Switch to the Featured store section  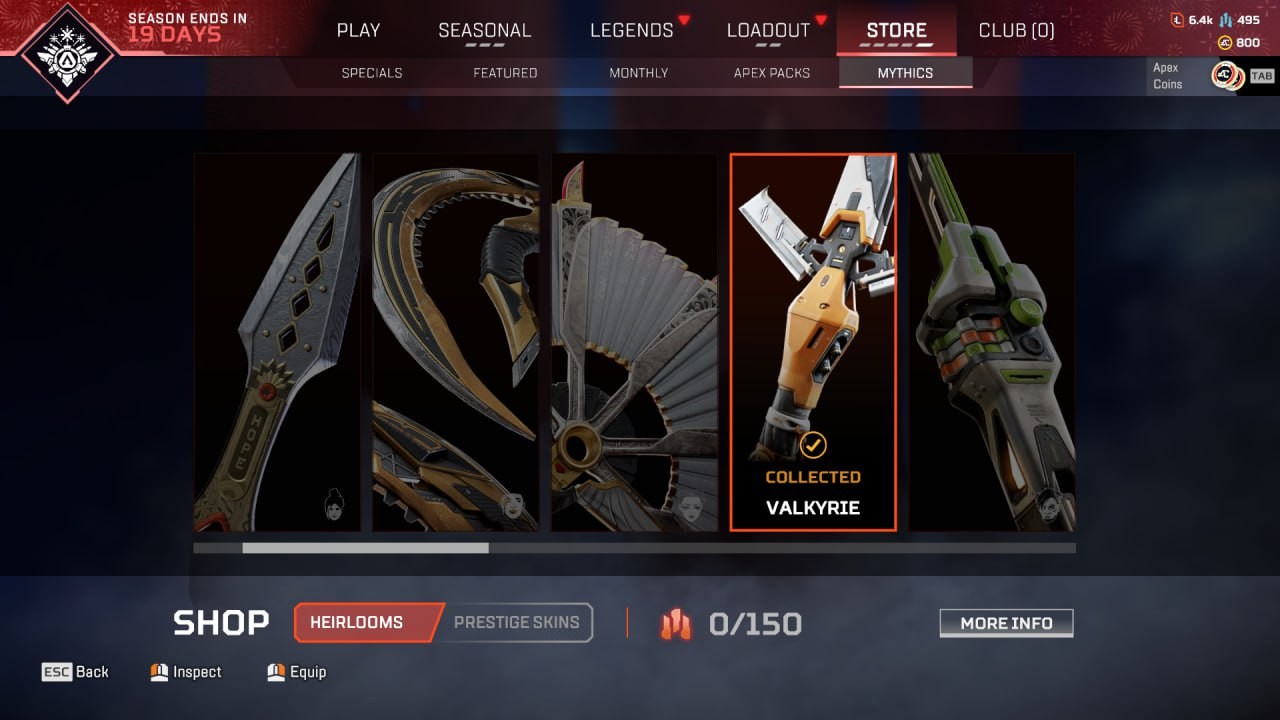(505, 73)
